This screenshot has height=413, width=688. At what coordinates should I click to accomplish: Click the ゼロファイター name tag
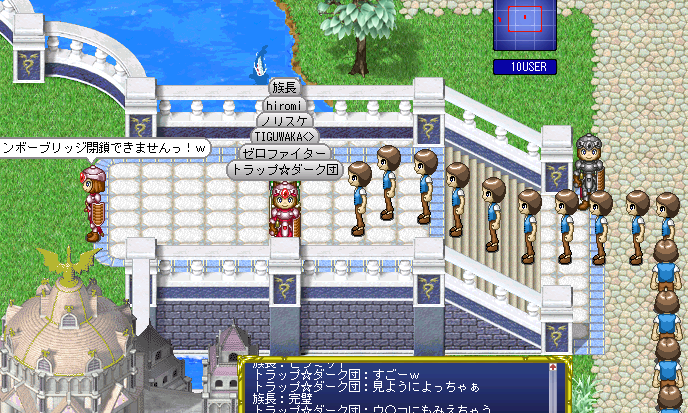coord(285,153)
